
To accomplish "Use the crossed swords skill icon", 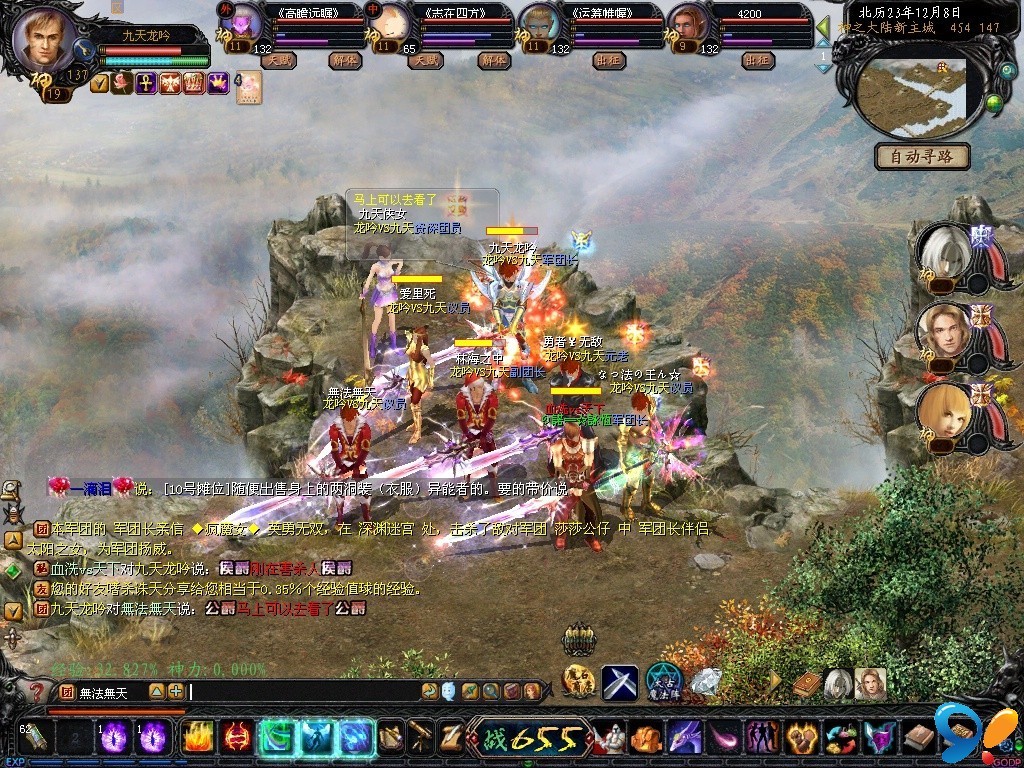I will [x=619, y=682].
